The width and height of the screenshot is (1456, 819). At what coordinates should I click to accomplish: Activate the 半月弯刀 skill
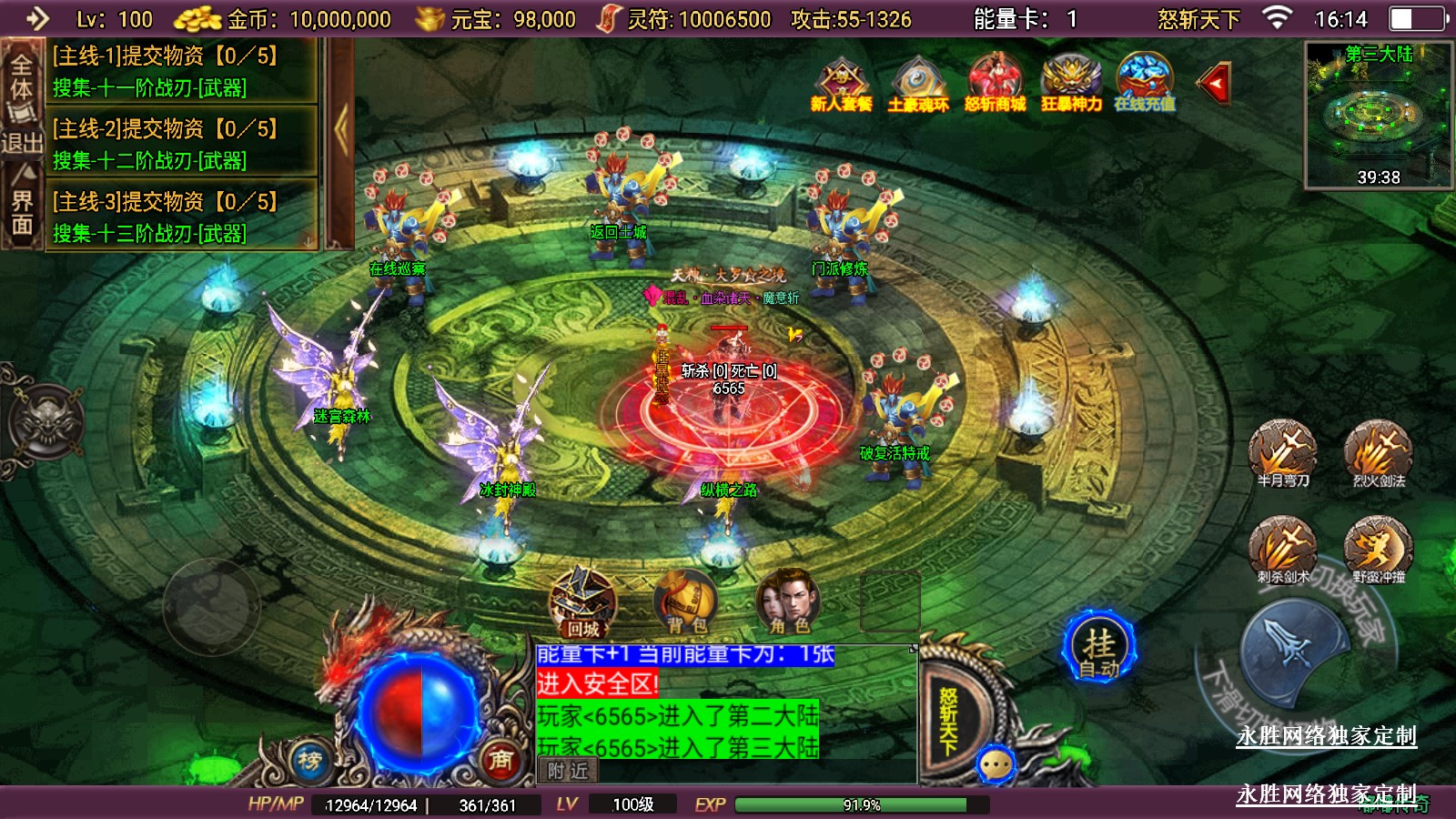(x=1283, y=450)
